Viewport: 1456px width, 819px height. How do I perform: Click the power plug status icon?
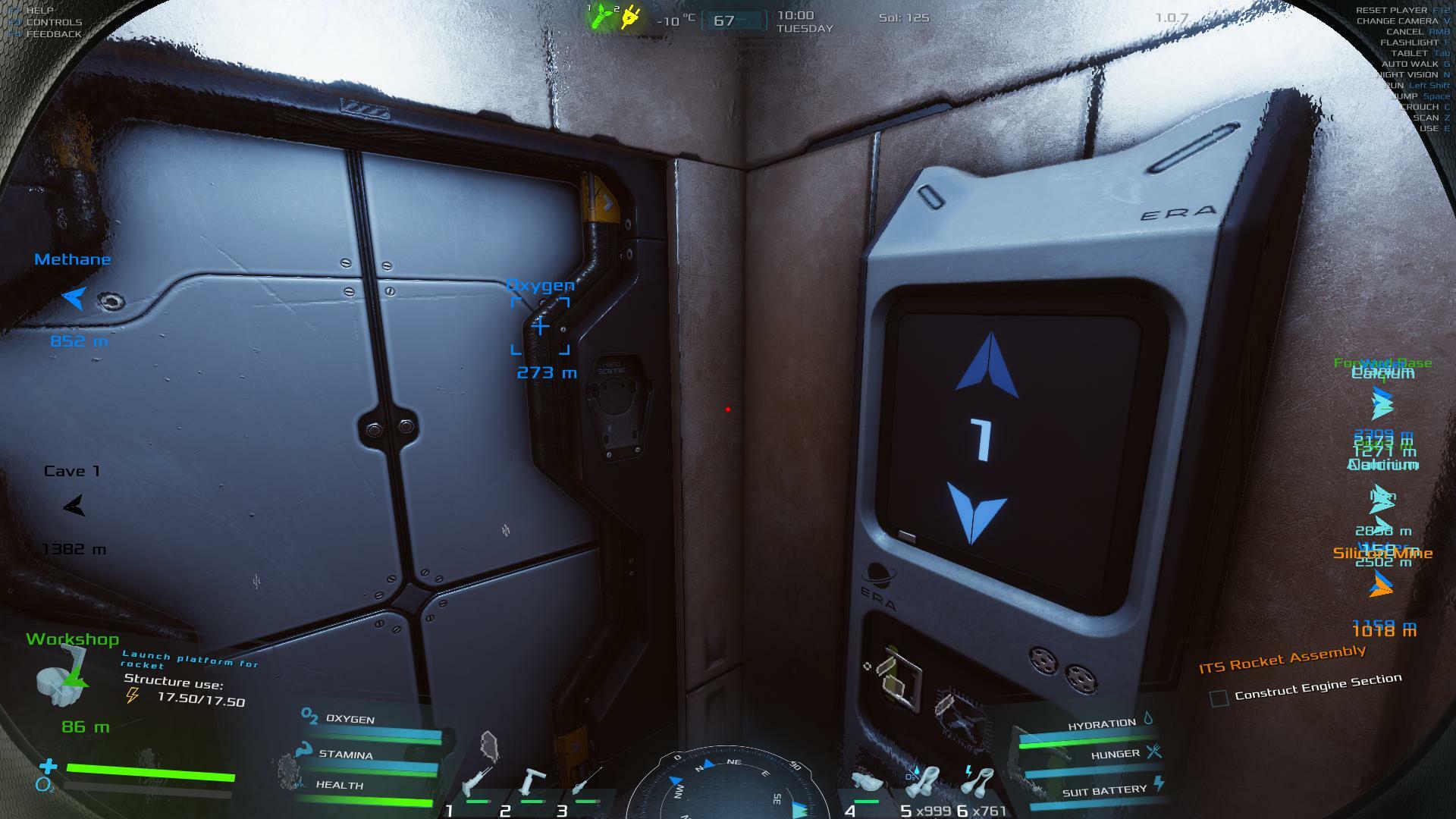(x=631, y=18)
